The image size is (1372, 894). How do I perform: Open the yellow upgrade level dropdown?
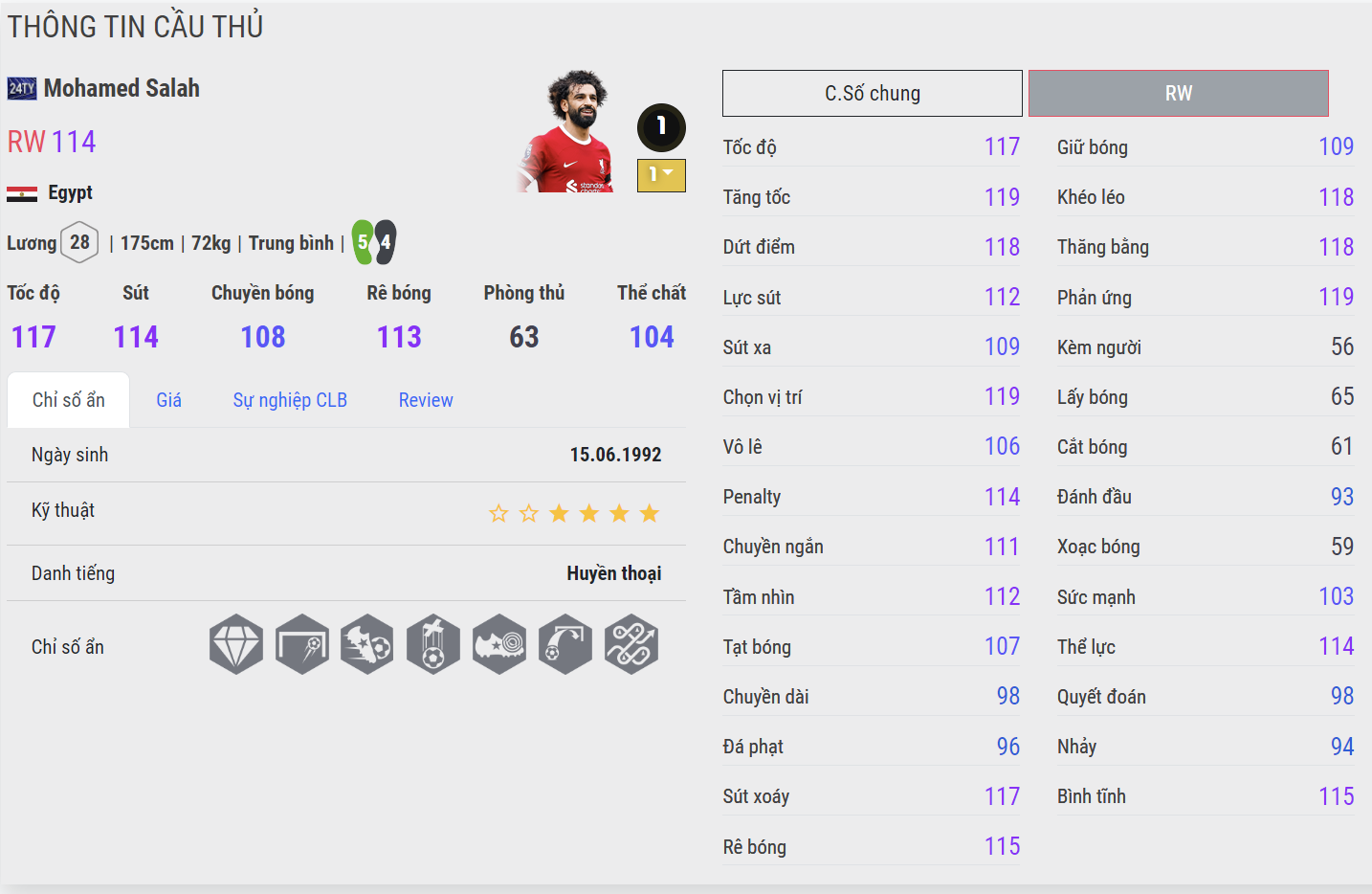(661, 175)
